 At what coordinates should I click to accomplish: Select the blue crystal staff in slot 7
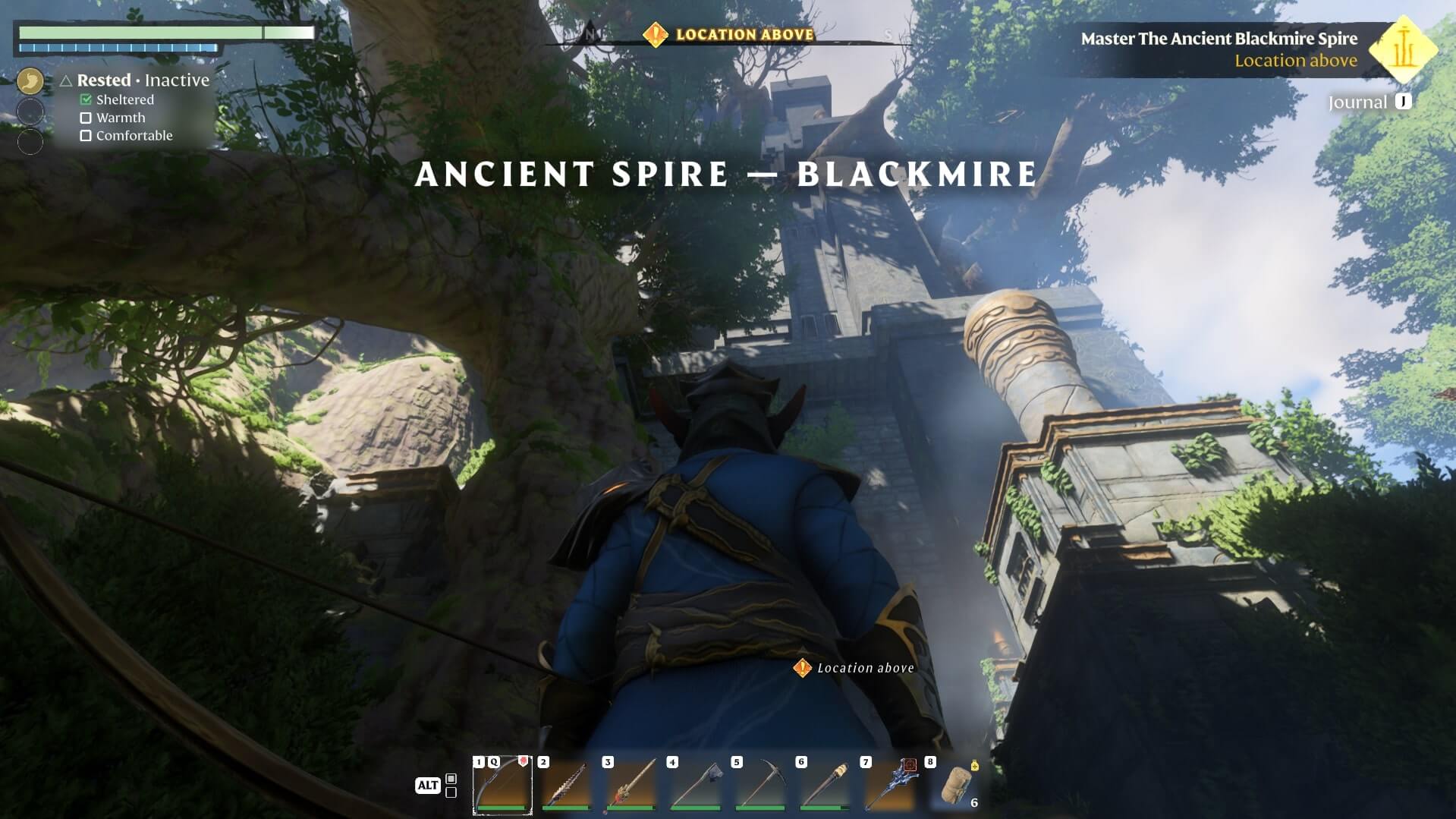(x=889, y=785)
